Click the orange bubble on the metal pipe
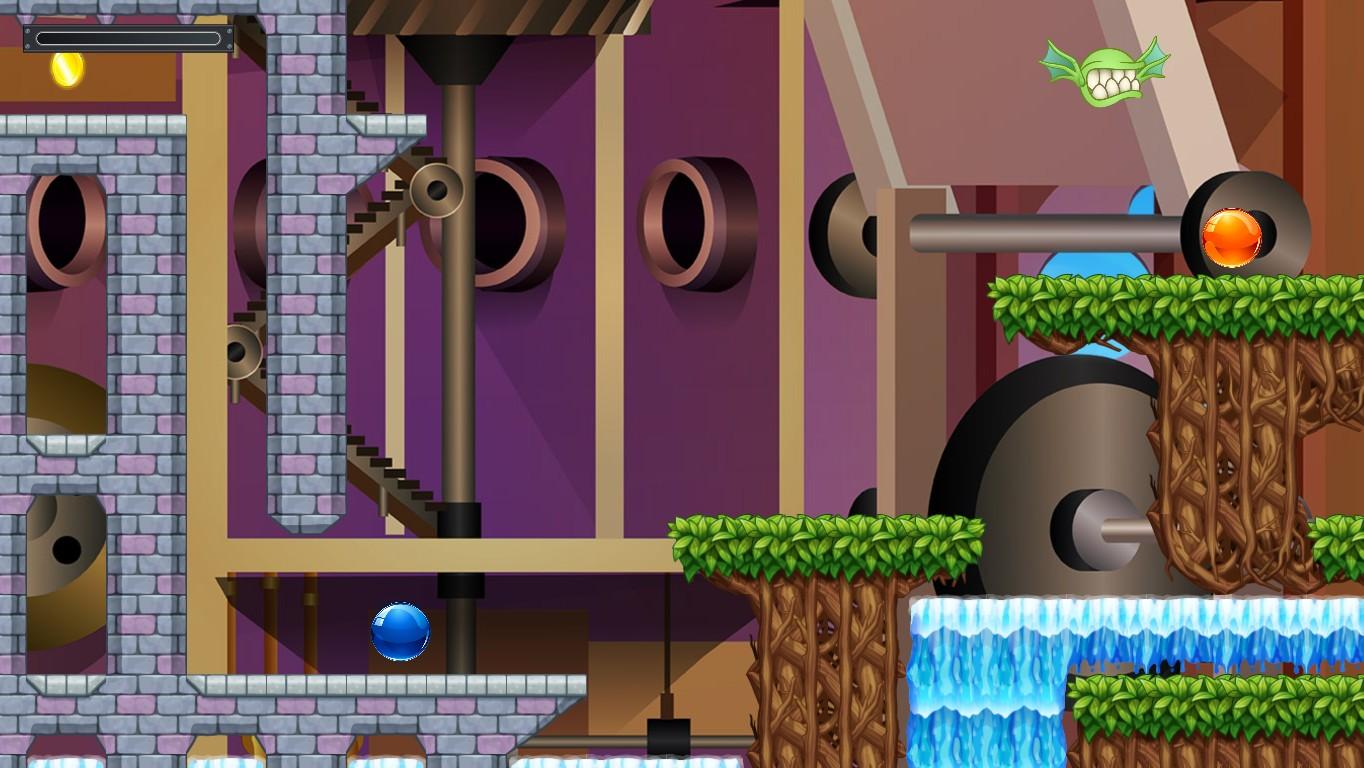 pos(1229,234)
